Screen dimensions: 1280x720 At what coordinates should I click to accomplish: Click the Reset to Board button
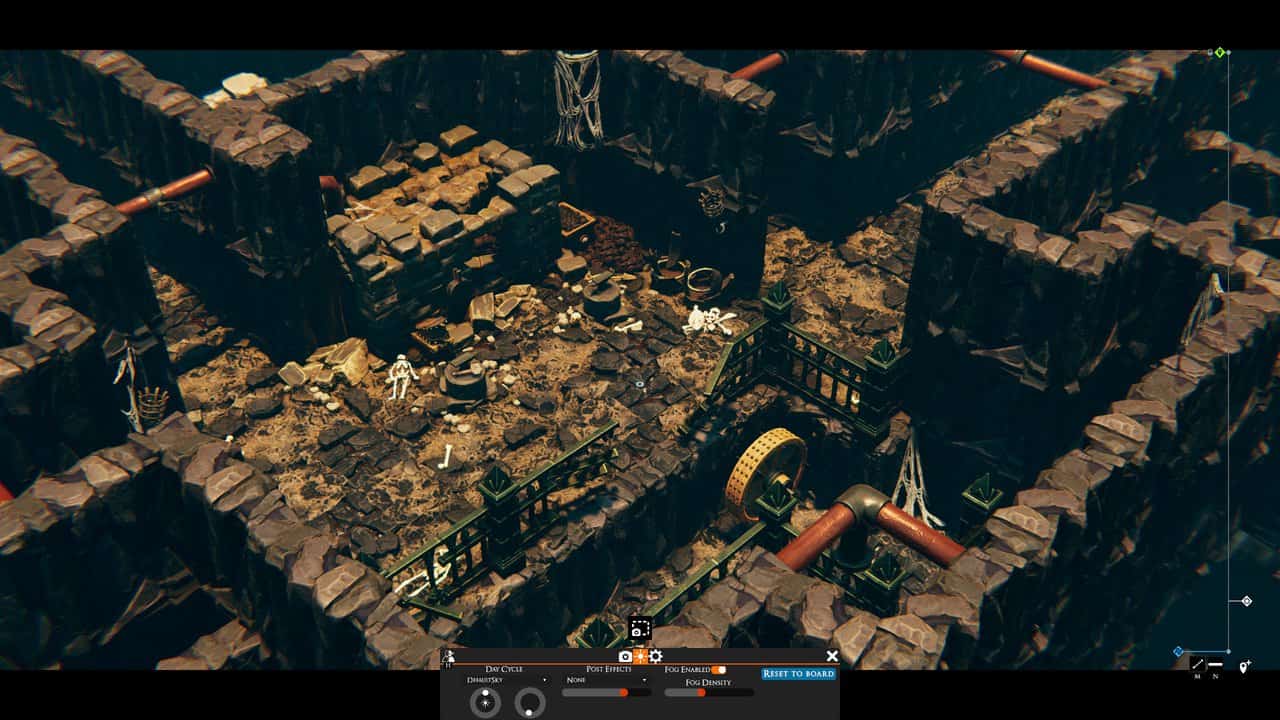pos(798,674)
